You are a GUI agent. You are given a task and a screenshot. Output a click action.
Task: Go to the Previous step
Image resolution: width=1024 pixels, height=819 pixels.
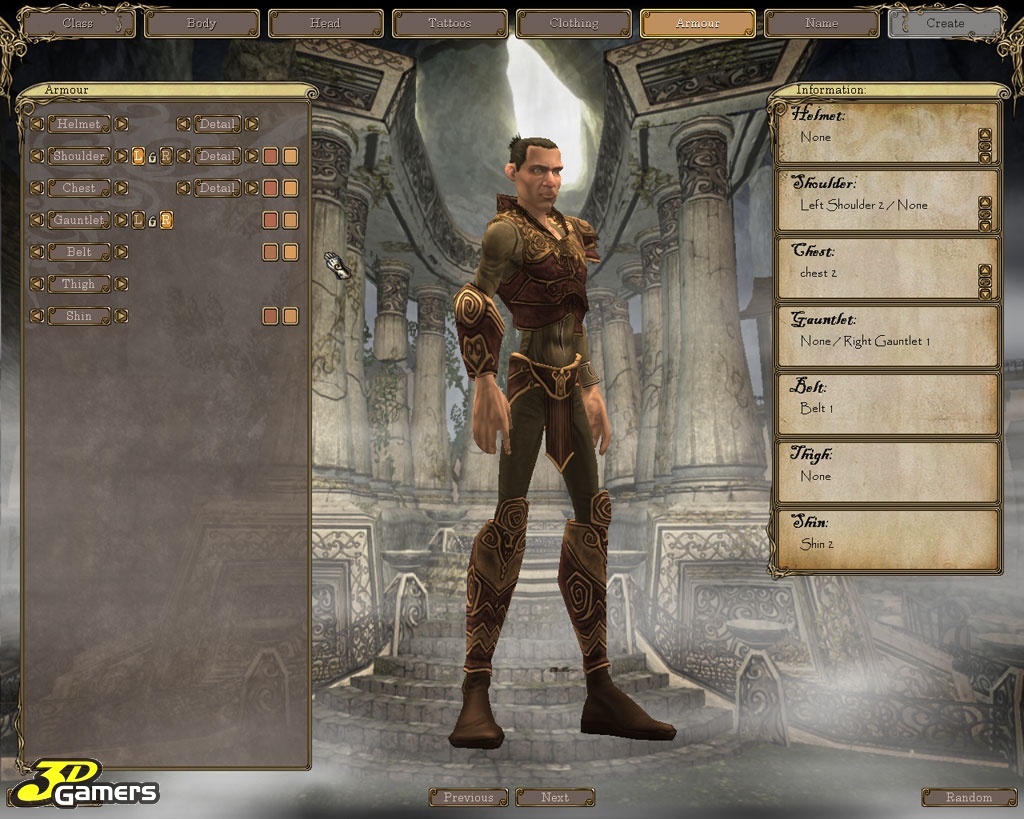pos(469,797)
